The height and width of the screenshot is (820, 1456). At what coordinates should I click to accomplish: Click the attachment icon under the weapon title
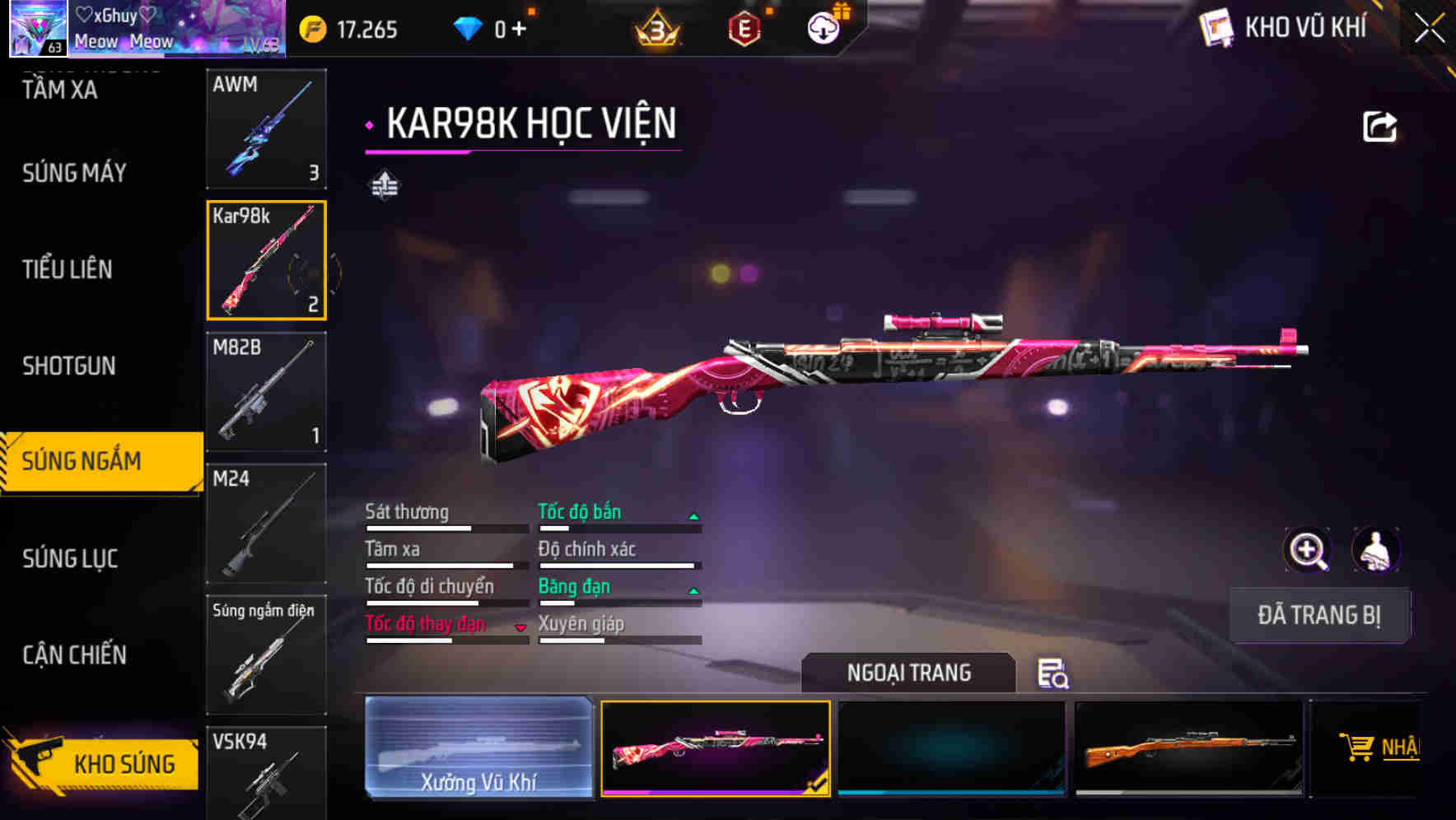(382, 184)
